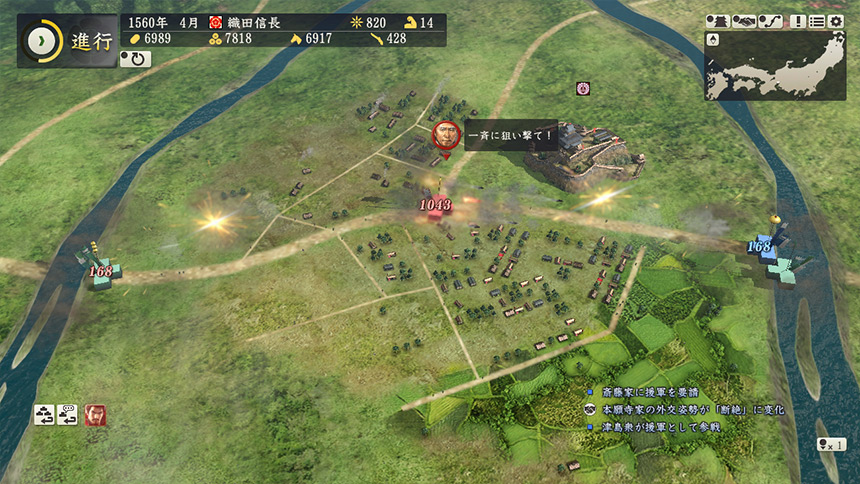Select the route path icon
This screenshot has width=860, height=484.
[769, 21]
